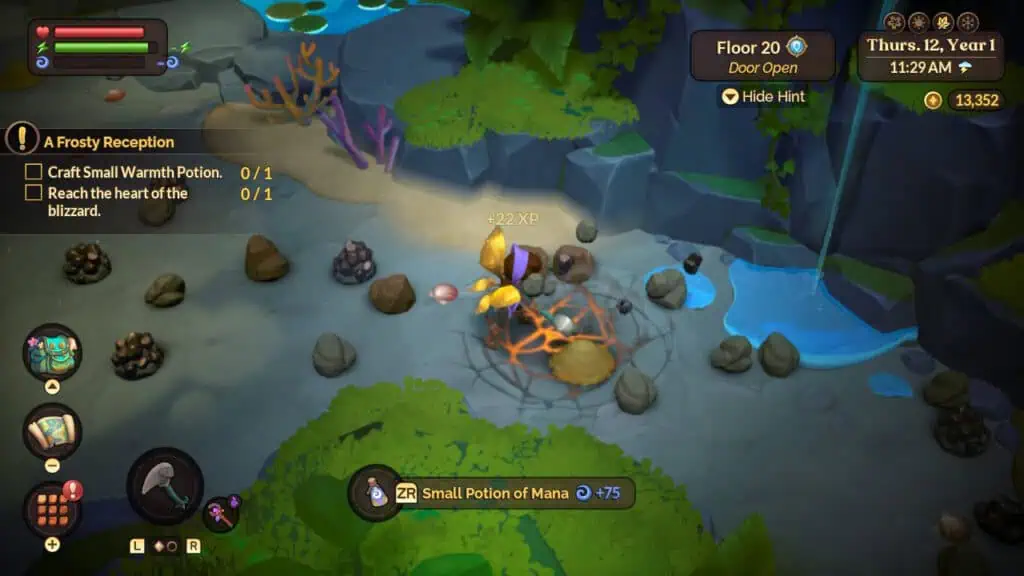
Task: Open the backpack inventory icon
Action: (52, 352)
